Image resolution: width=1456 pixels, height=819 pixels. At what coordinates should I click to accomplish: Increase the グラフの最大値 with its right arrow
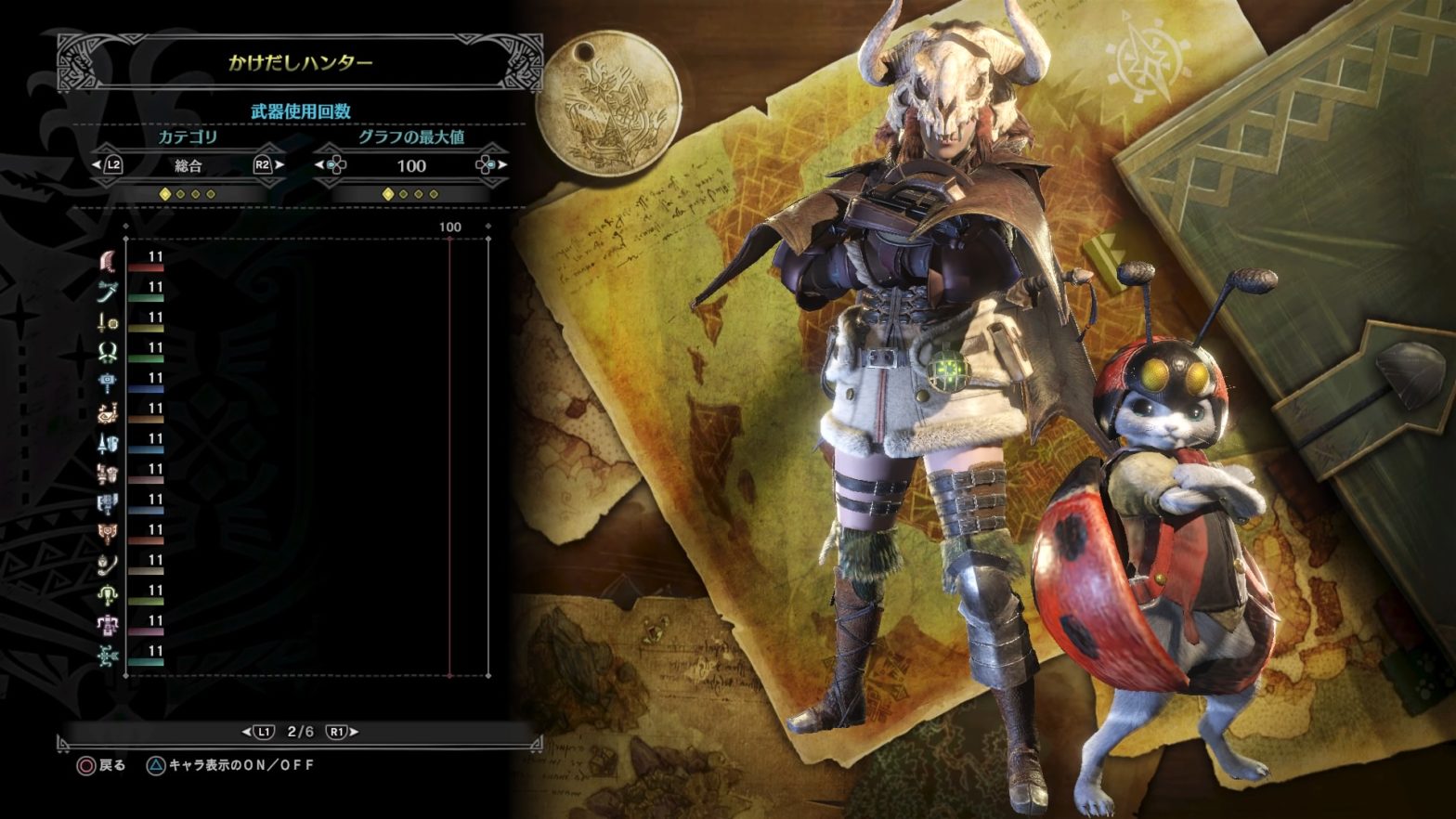click(502, 165)
